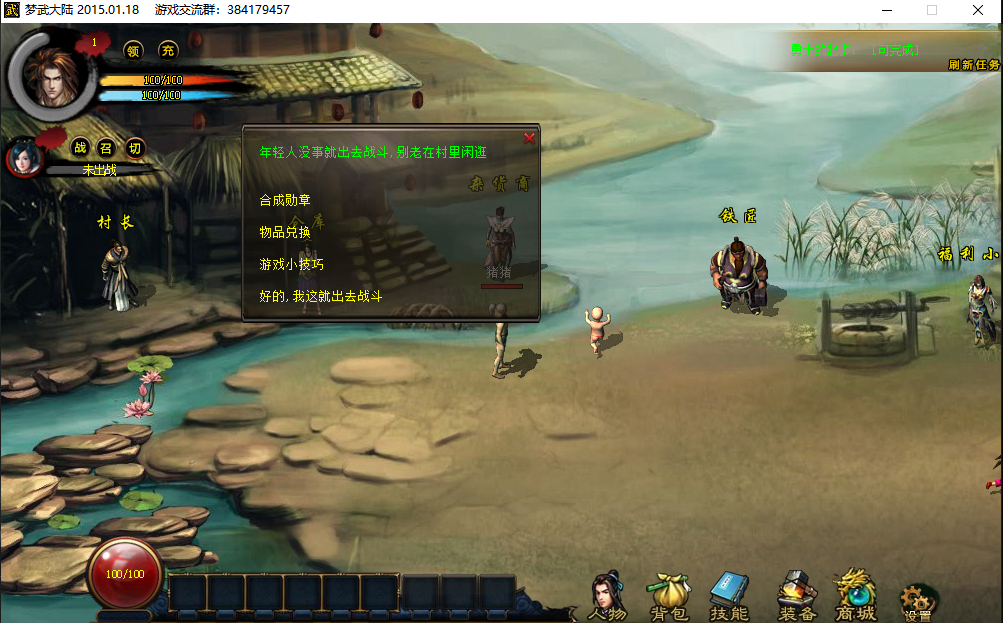Open the 装备 equipment forge
The image size is (1003, 623).
pos(797,597)
